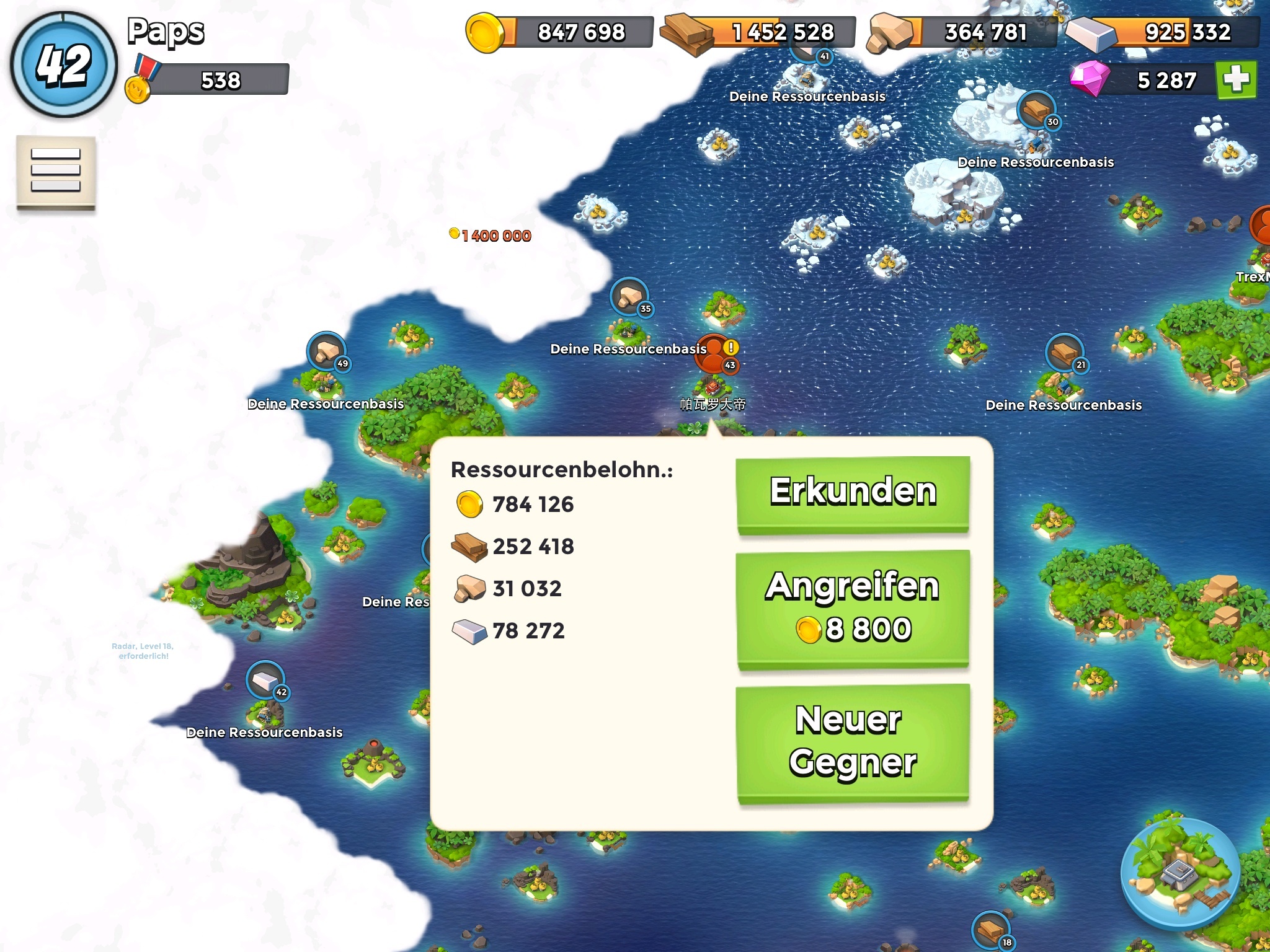Select the level 49 stone resource base marker

327,352
